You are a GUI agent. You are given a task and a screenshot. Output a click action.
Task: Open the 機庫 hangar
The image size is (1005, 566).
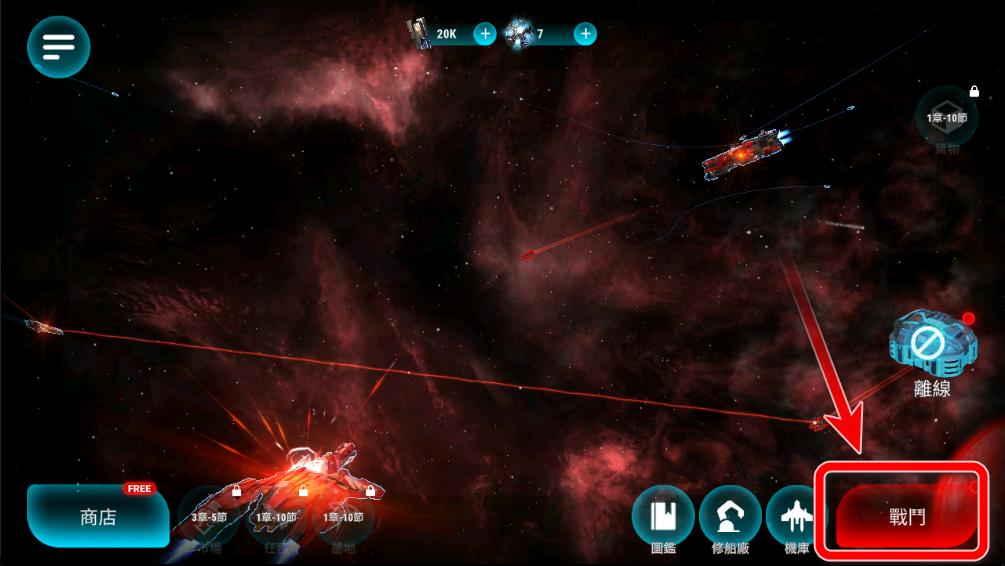click(797, 517)
